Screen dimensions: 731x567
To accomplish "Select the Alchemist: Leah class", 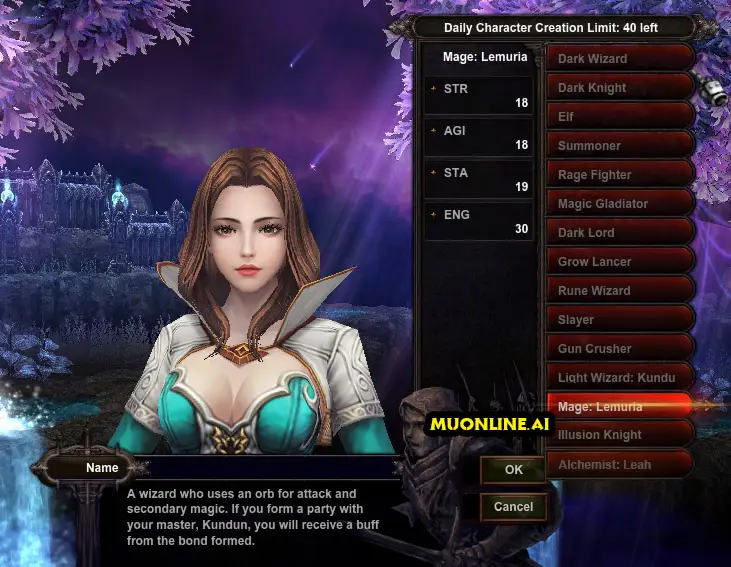I will point(618,463).
